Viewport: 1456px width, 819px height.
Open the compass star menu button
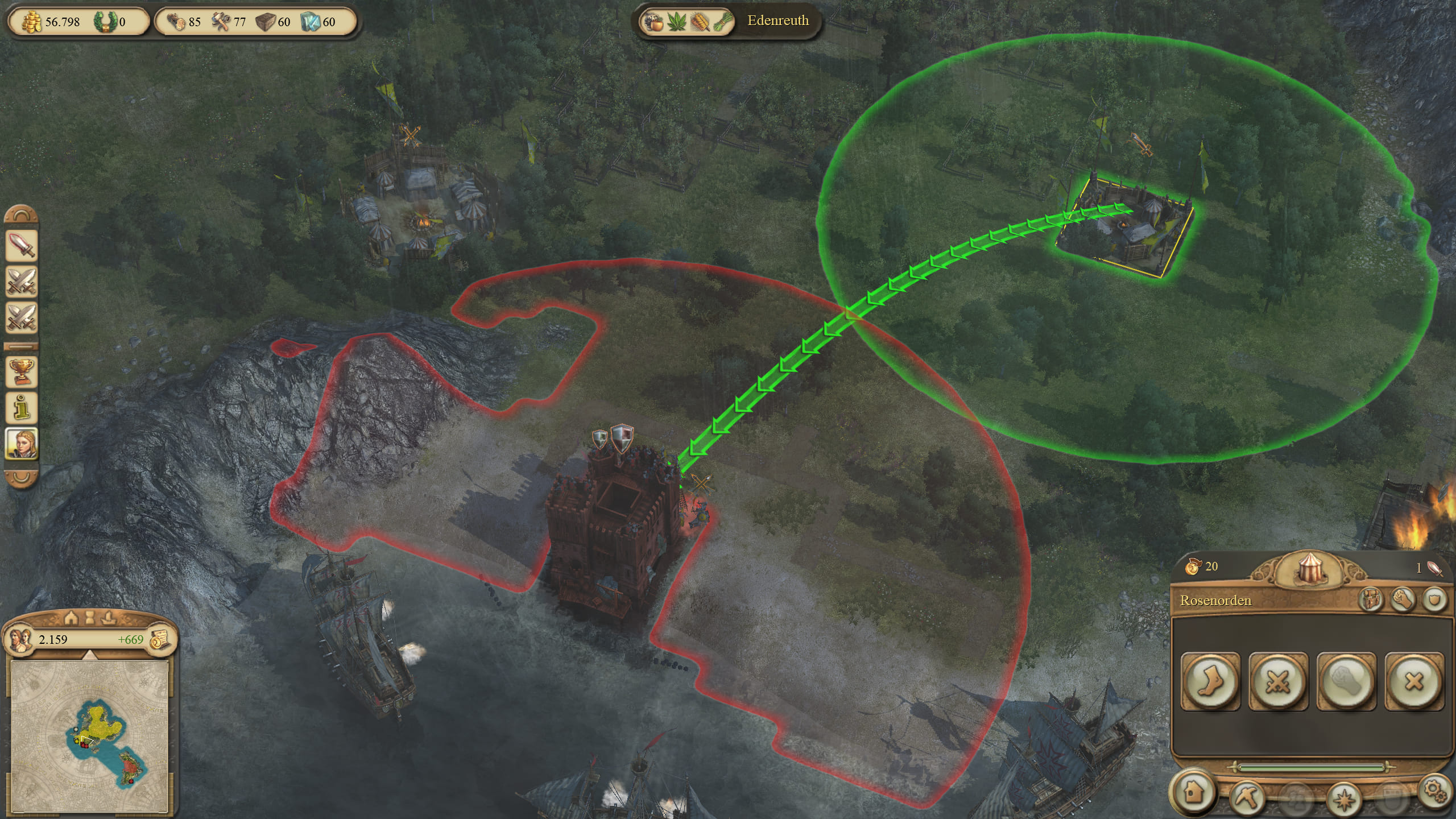pyautogui.click(x=1343, y=799)
